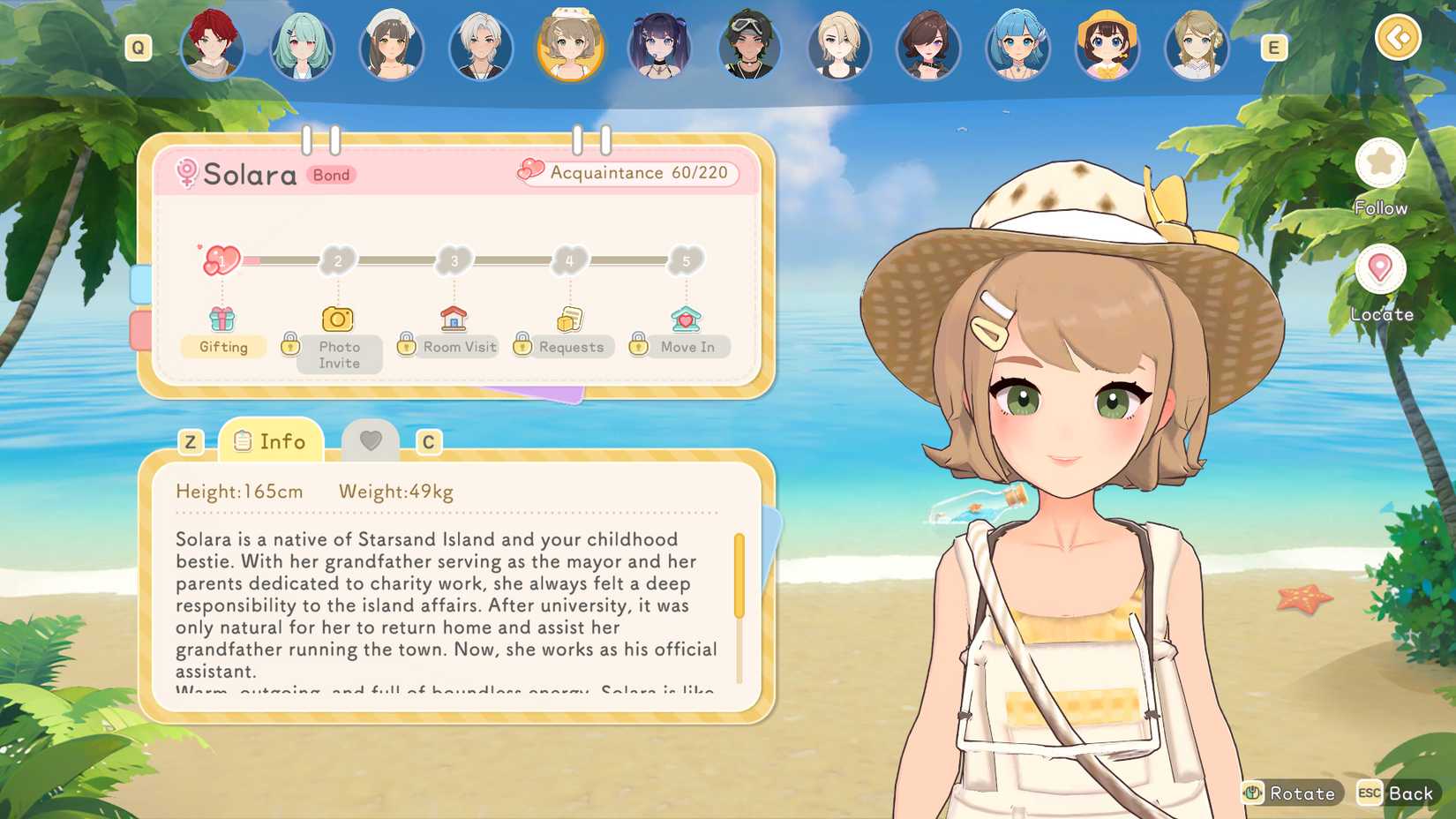The image size is (1456, 819).
Task: Click the lock on Move In milestone
Action: pyautogui.click(x=638, y=345)
